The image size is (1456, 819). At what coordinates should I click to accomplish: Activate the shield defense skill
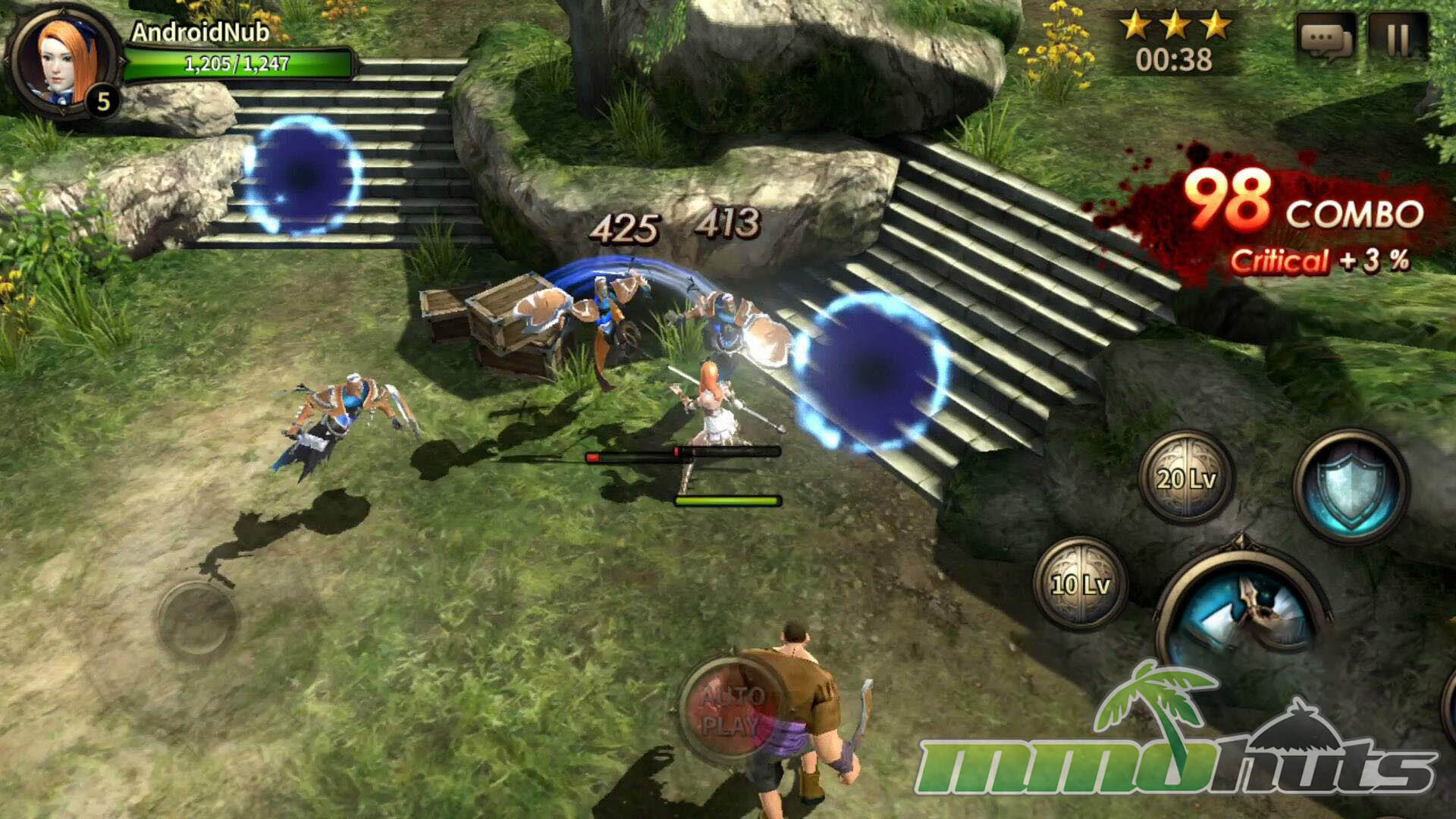tap(1351, 485)
